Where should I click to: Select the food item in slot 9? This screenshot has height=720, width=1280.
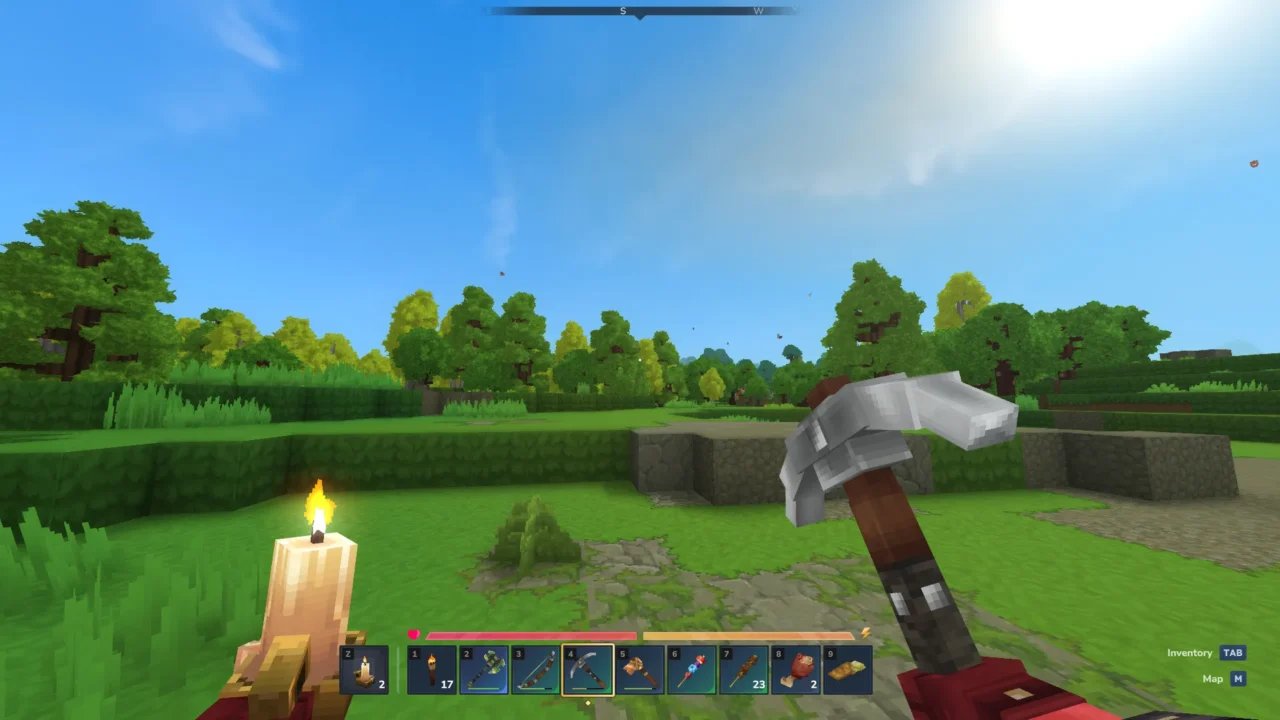[x=848, y=670]
